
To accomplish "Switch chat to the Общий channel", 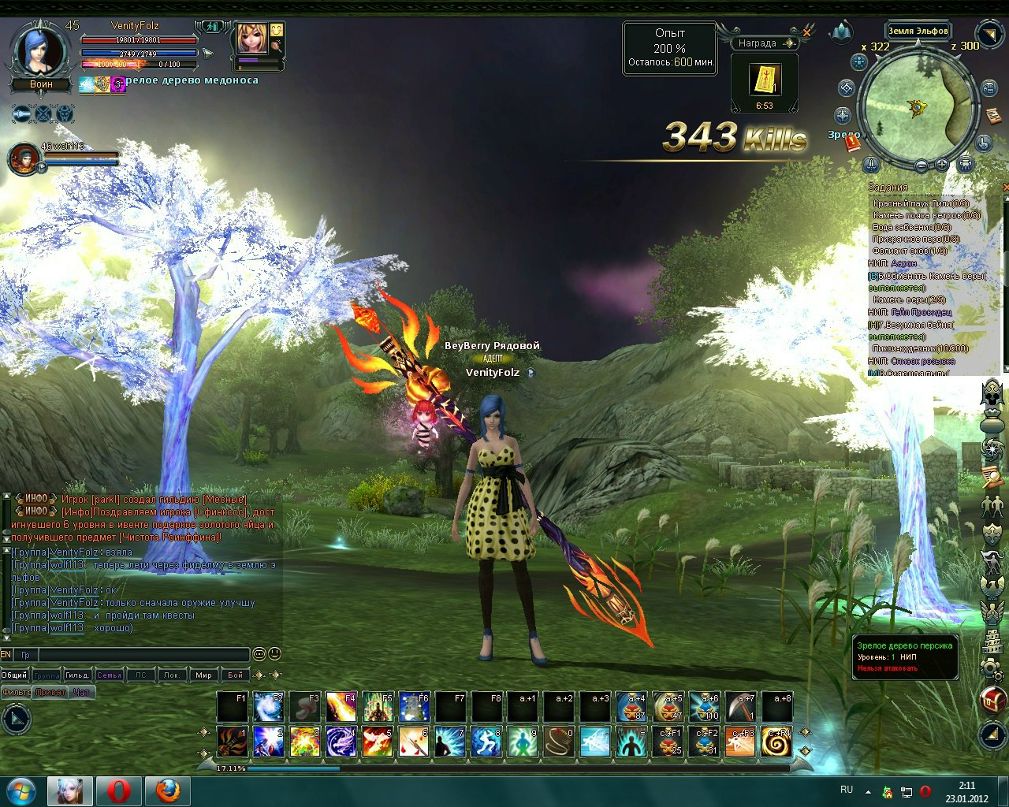I will [x=14, y=675].
